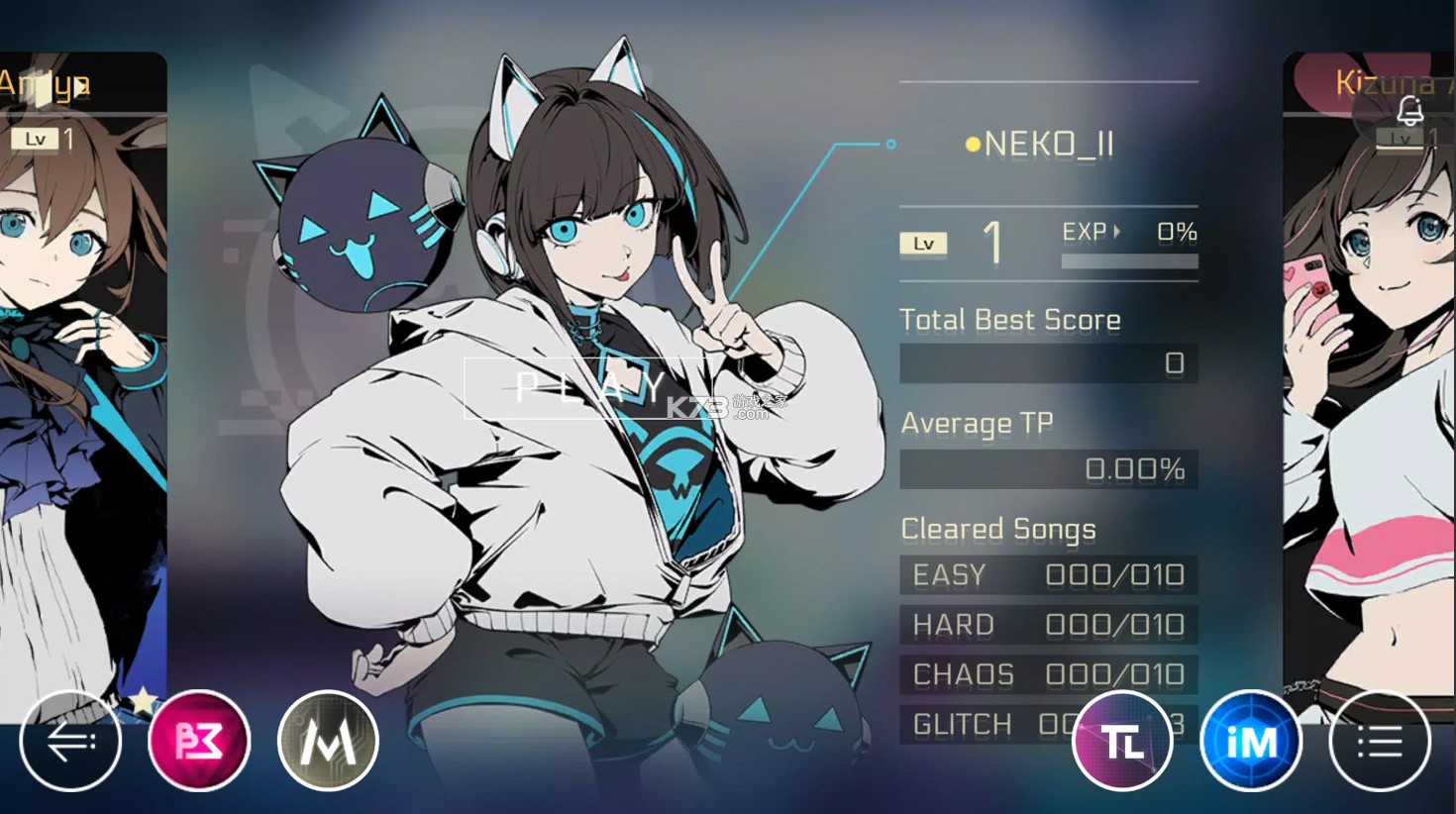Open the TL timeline icon
1456x814 pixels.
tap(1123, 740)
